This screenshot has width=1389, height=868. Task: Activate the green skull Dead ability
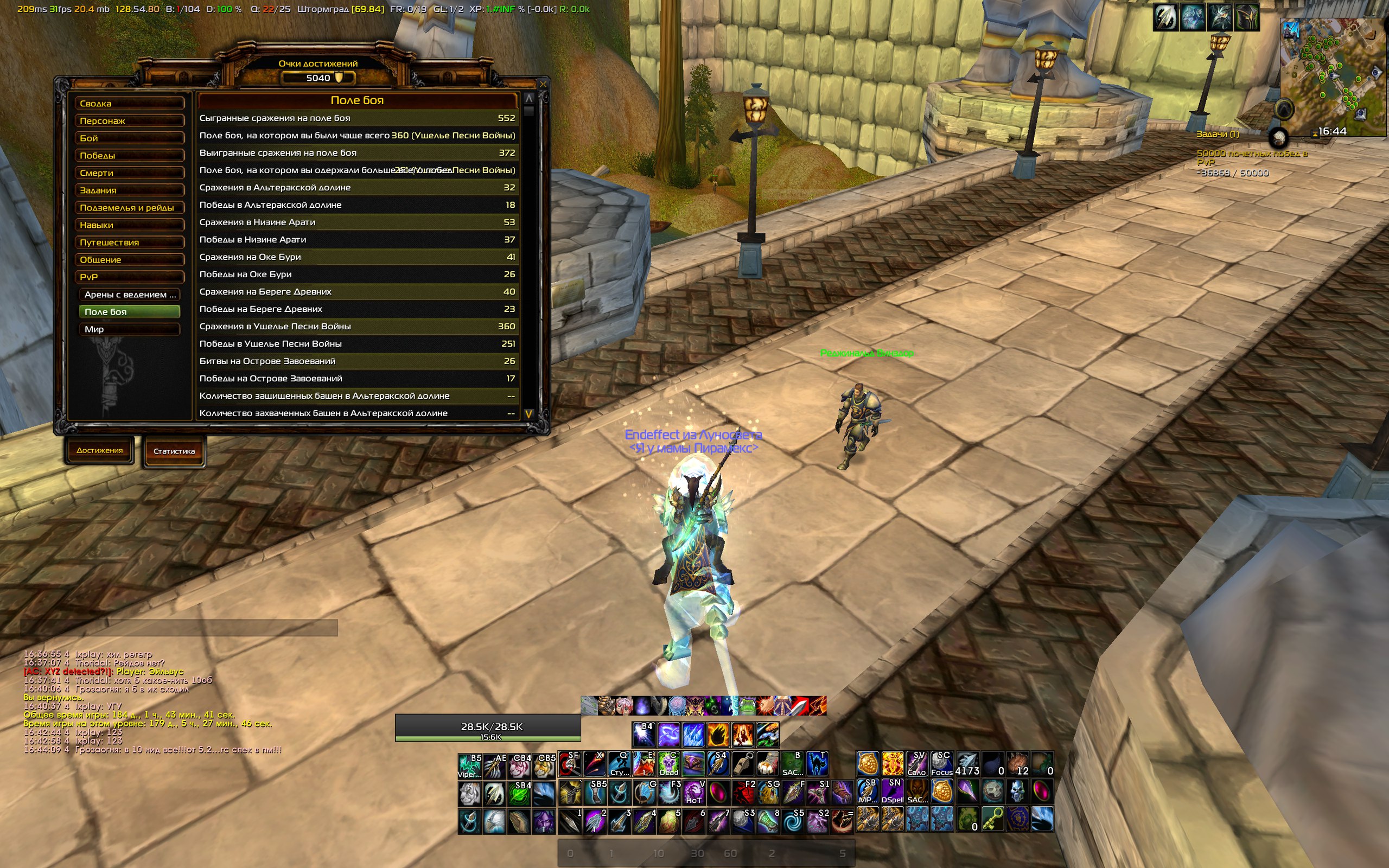tap(668, 764)
